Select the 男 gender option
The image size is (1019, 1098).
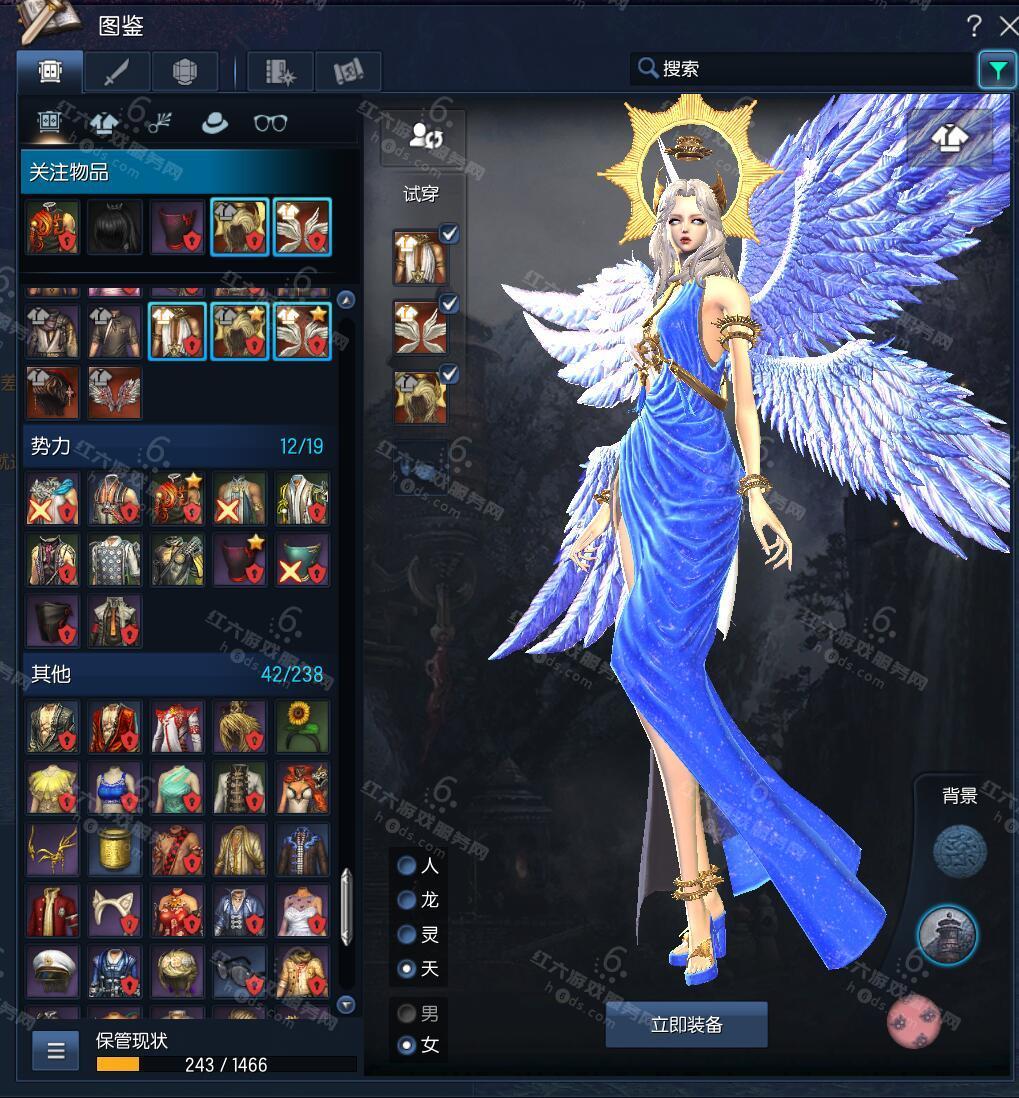(407, 1014)
